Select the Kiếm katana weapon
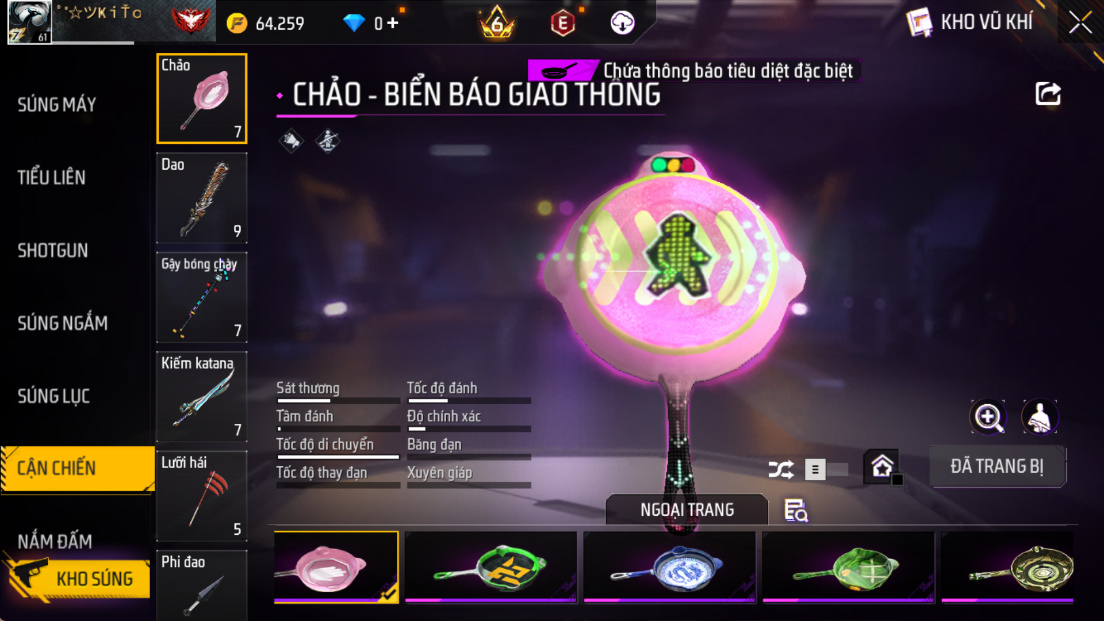 pyautogui.click(x=202, y=396)
